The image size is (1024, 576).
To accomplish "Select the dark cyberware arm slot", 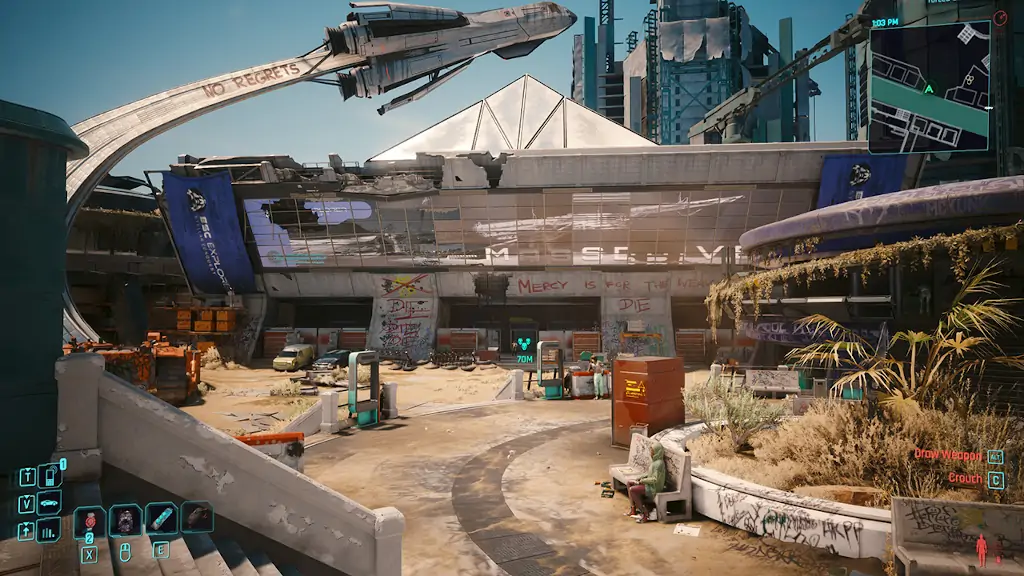I will [x=197, y=516].
